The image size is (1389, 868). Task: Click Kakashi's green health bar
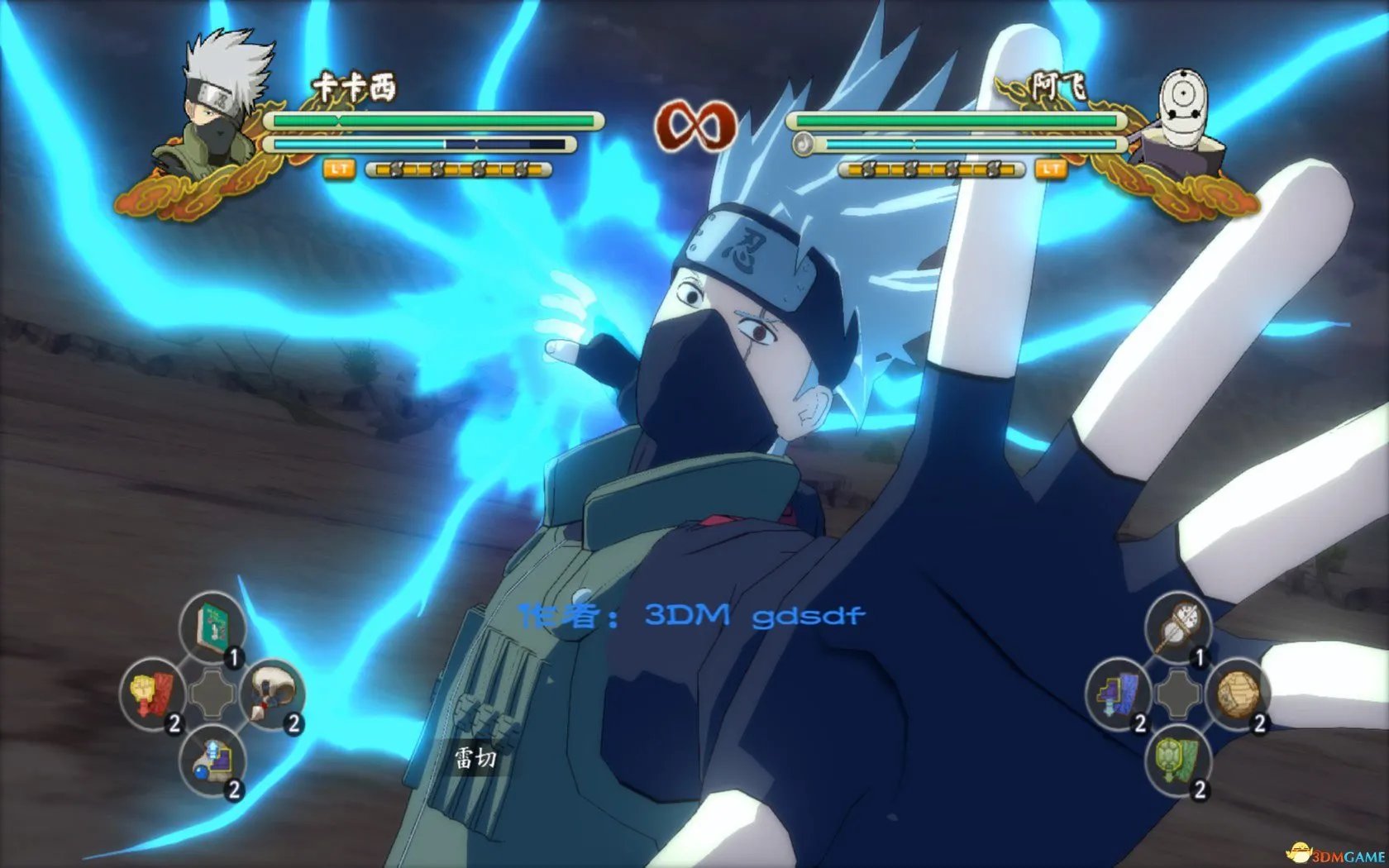pyautogui.click(x=430, y=121)
